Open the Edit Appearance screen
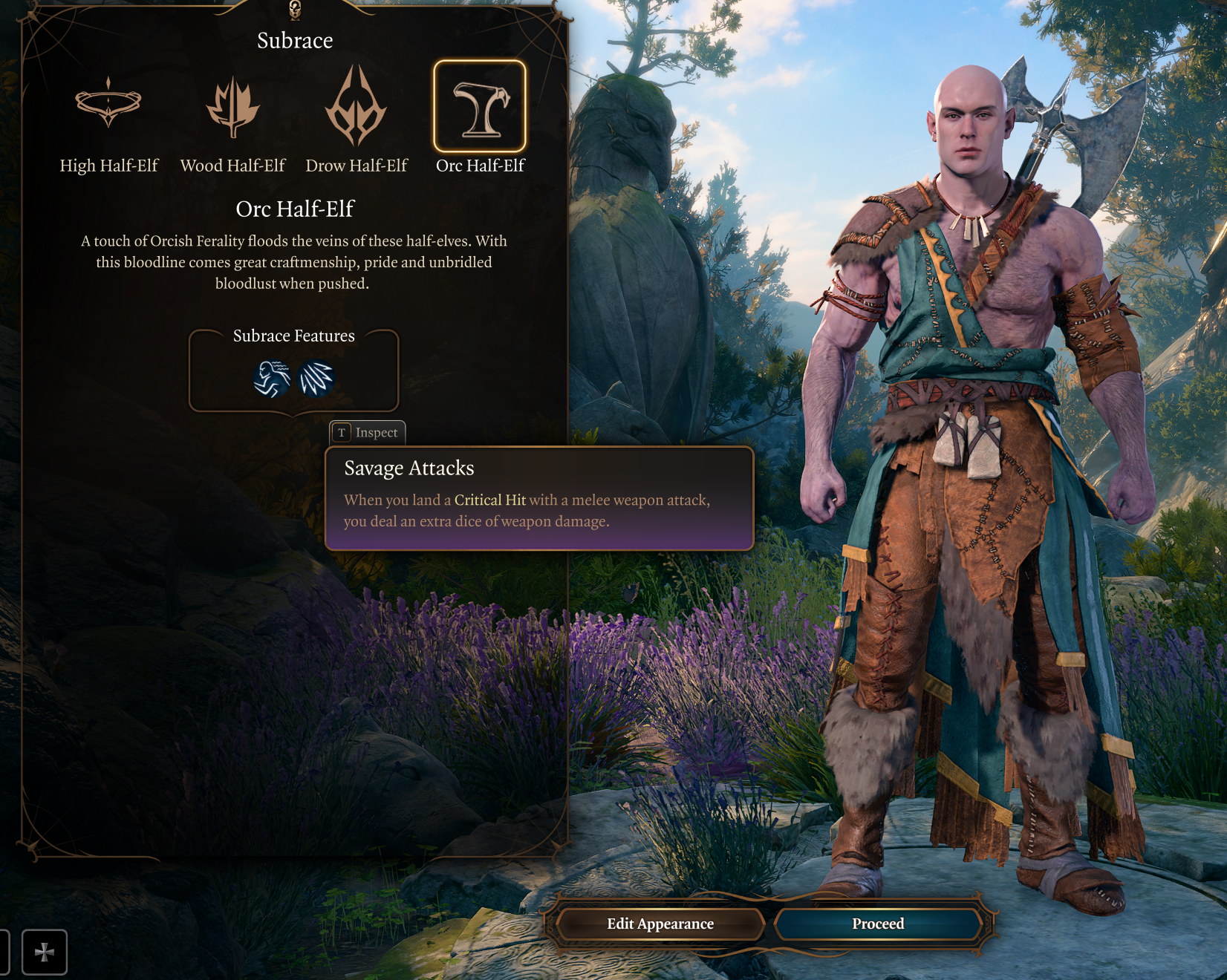The height and width of the screenshot is (980, 1227). coord(660,924)
